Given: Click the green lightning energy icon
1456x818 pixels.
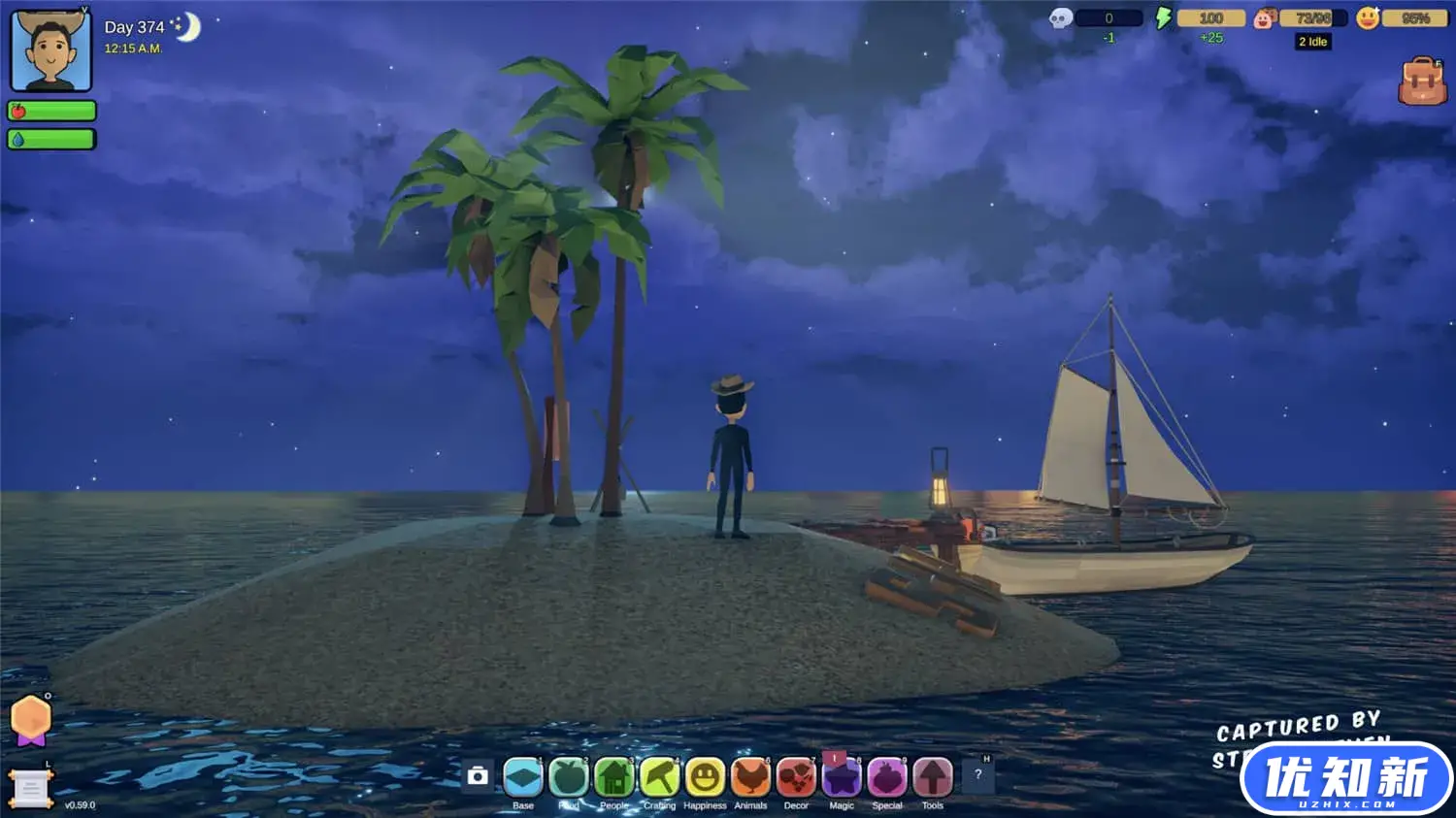Looking at the screenshot, I should [1163, 17].
